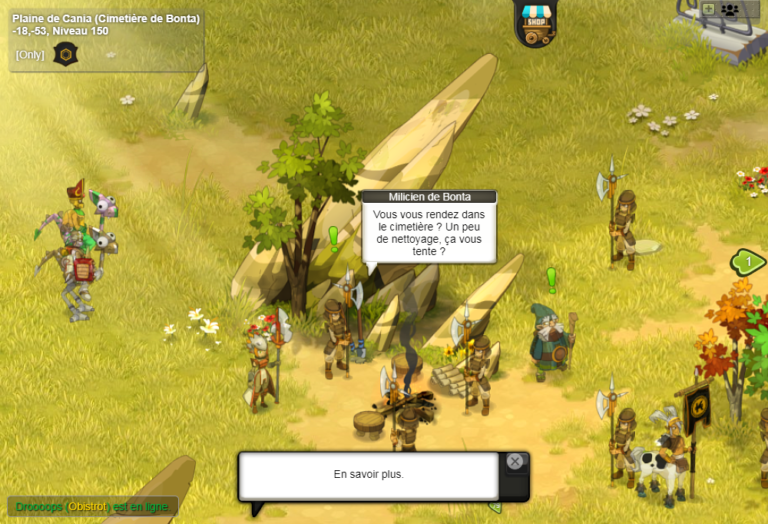Image resolution: width=768 pixels, height=524 pixels.
Task: Click the black and gold alliance emblem
Action: (x=65, y=54)
